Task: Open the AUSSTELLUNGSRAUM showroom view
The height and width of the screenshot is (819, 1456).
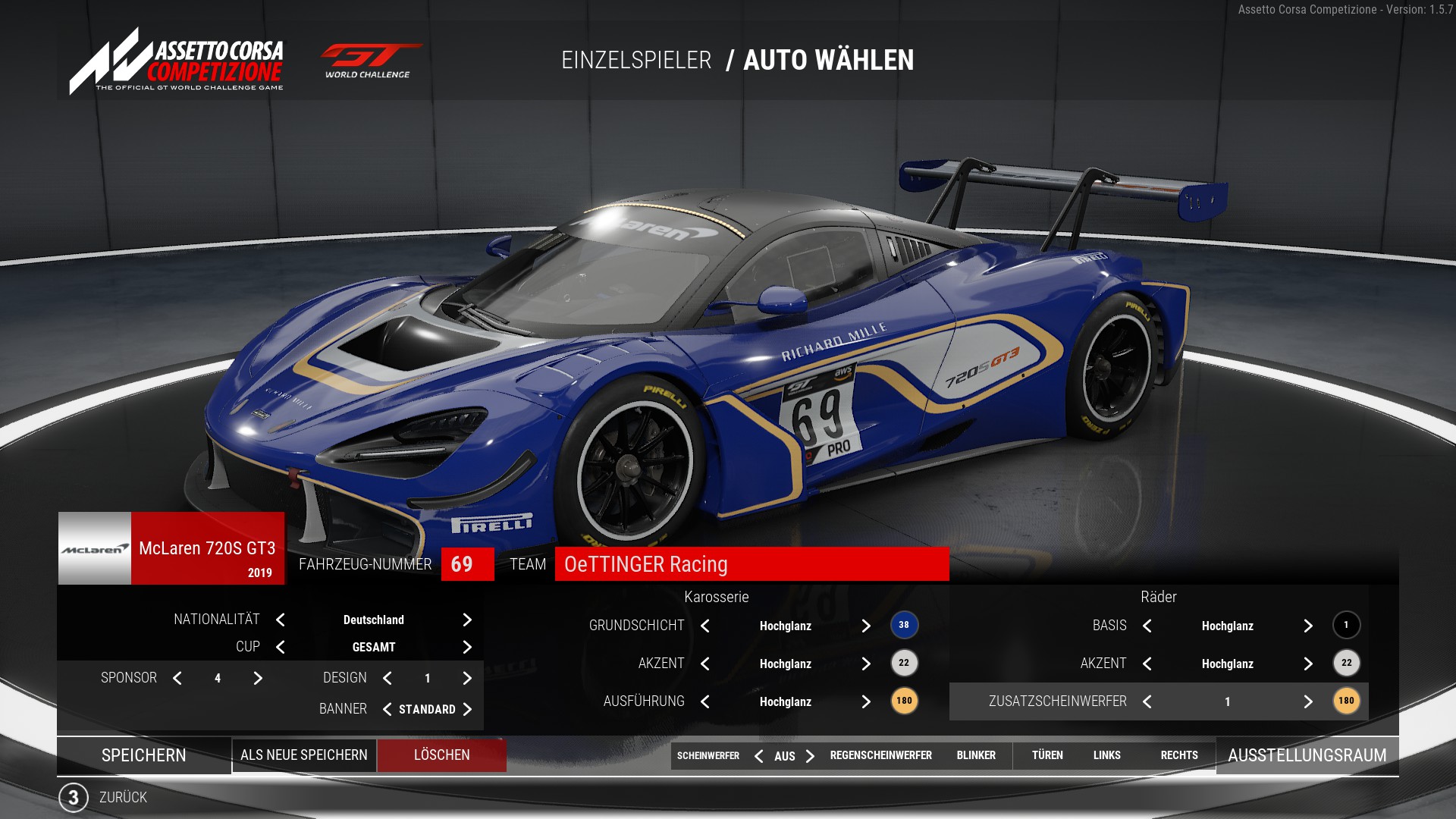Action: [x=1307, y=755]
